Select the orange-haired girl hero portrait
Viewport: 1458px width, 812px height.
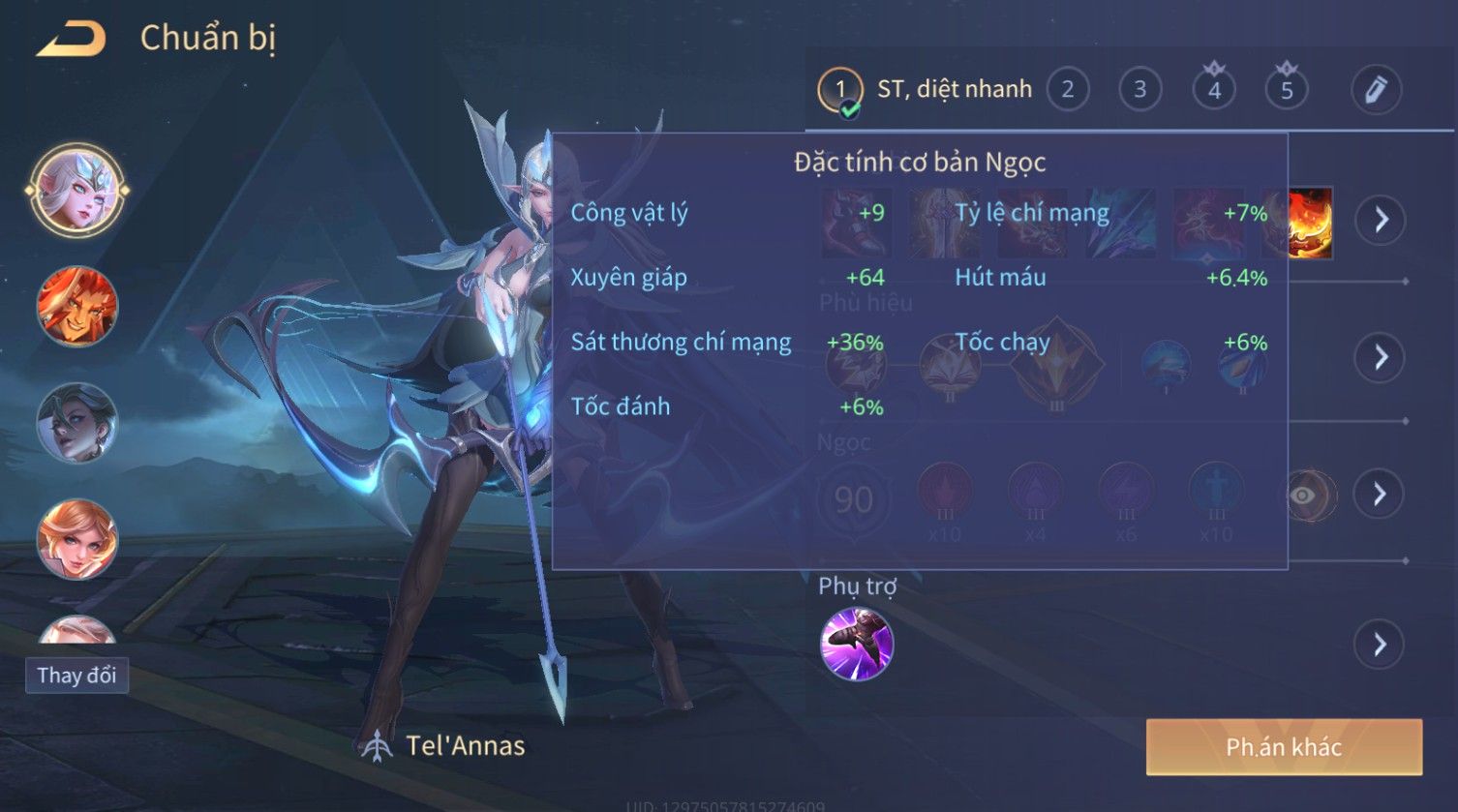click(76, 539)
